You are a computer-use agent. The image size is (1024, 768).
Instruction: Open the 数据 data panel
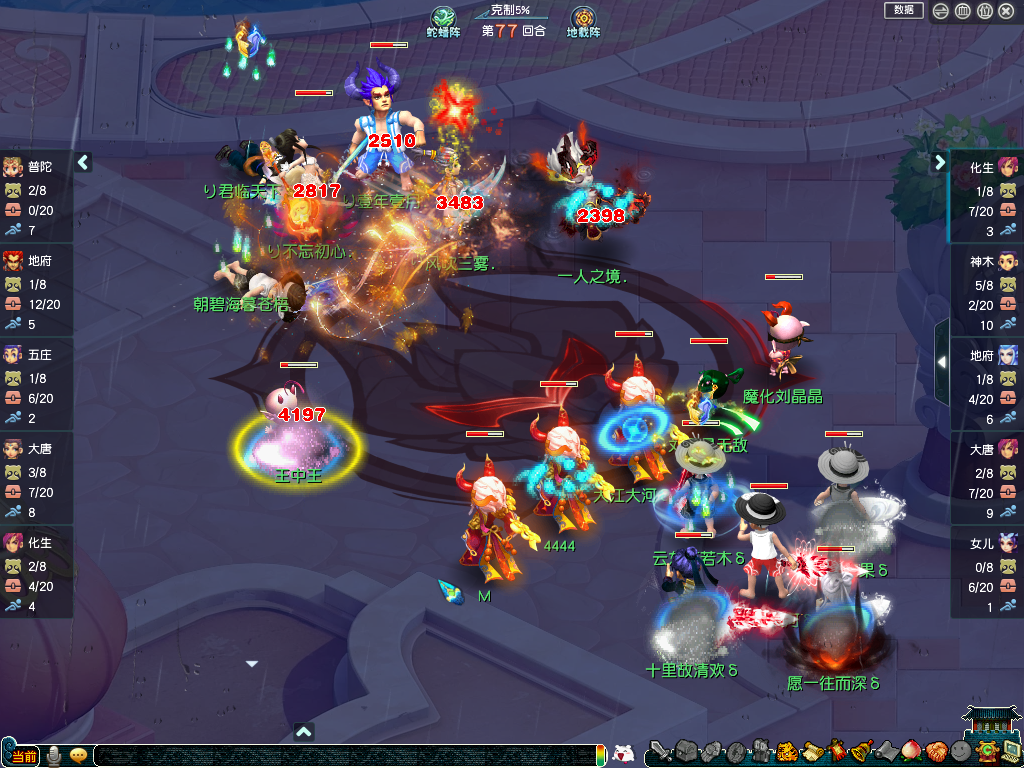pos(903,10)
